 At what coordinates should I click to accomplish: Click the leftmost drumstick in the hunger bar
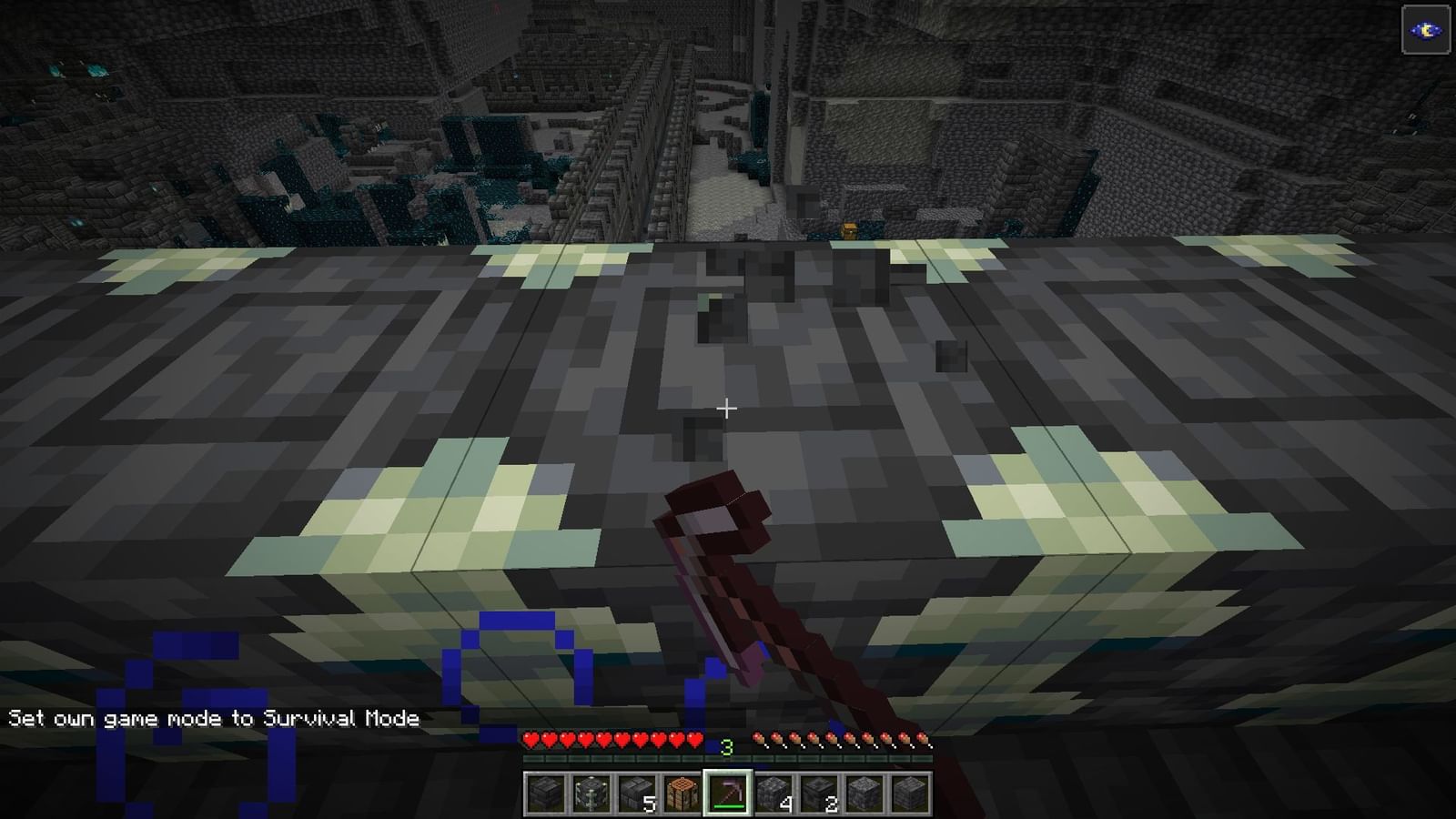click(x=759, y=739)
